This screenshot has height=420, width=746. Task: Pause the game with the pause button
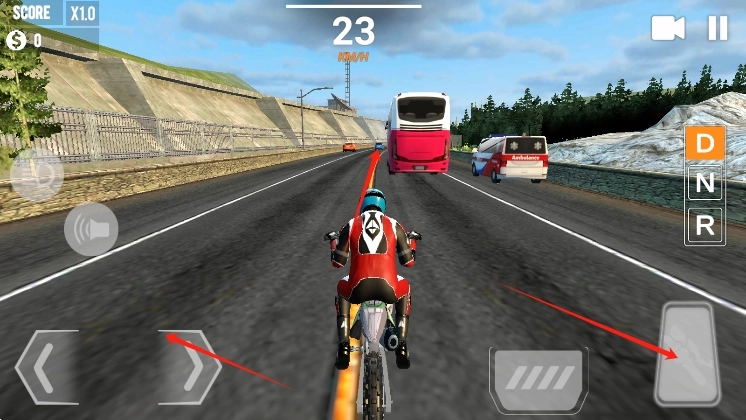pos(718,28)
